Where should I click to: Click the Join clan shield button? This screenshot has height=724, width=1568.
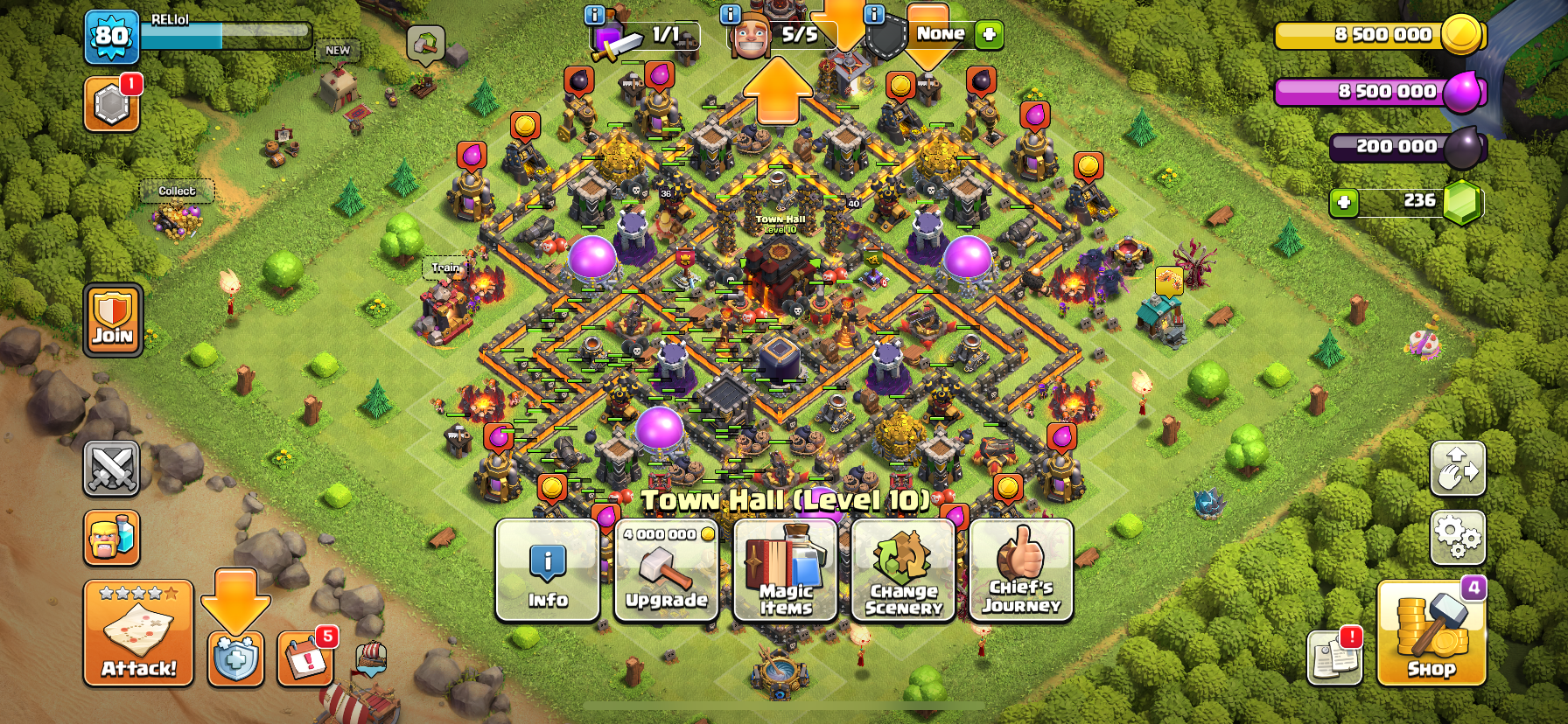113,320
